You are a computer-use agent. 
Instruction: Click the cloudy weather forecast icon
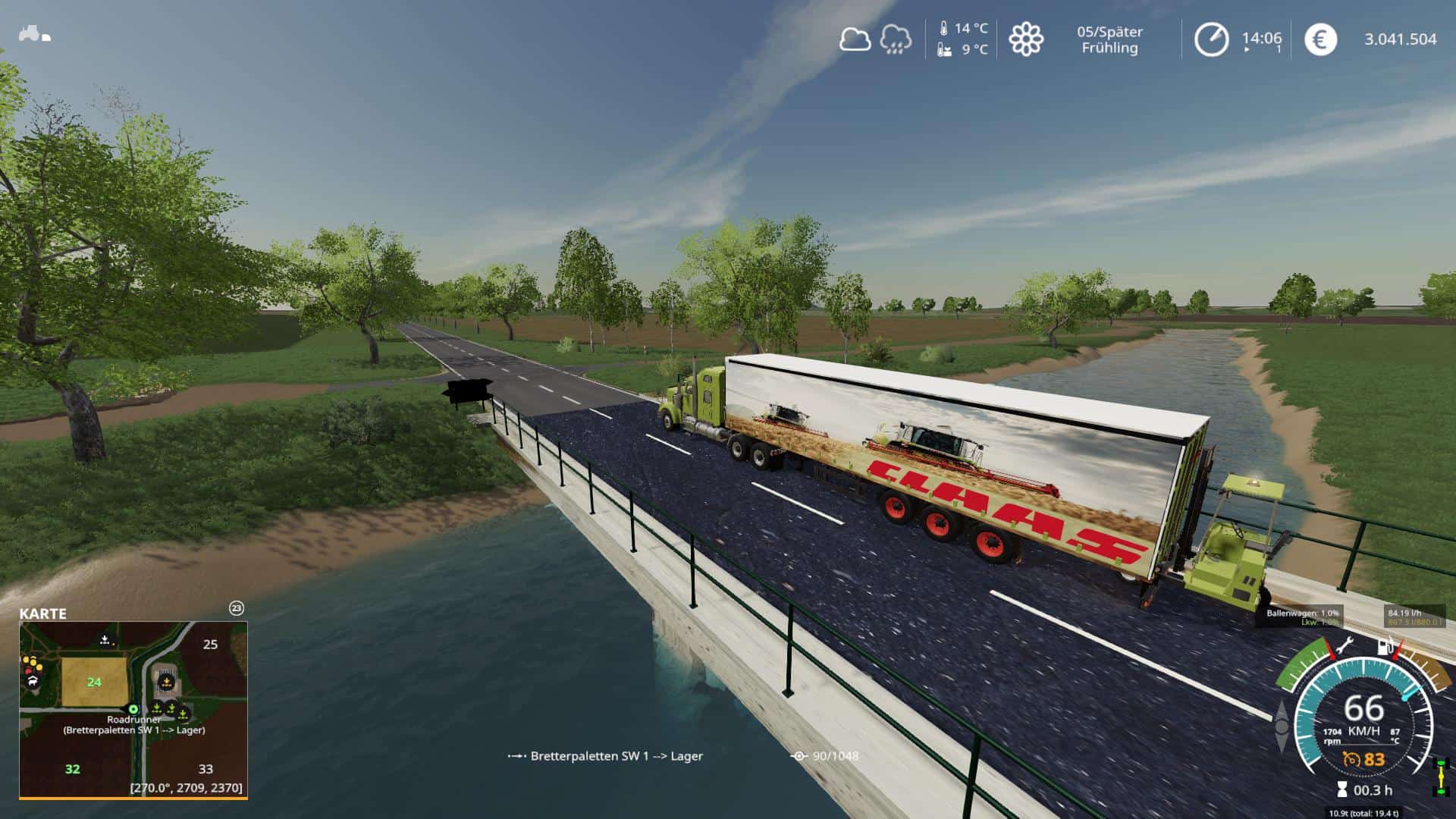[x=855, y=39]
